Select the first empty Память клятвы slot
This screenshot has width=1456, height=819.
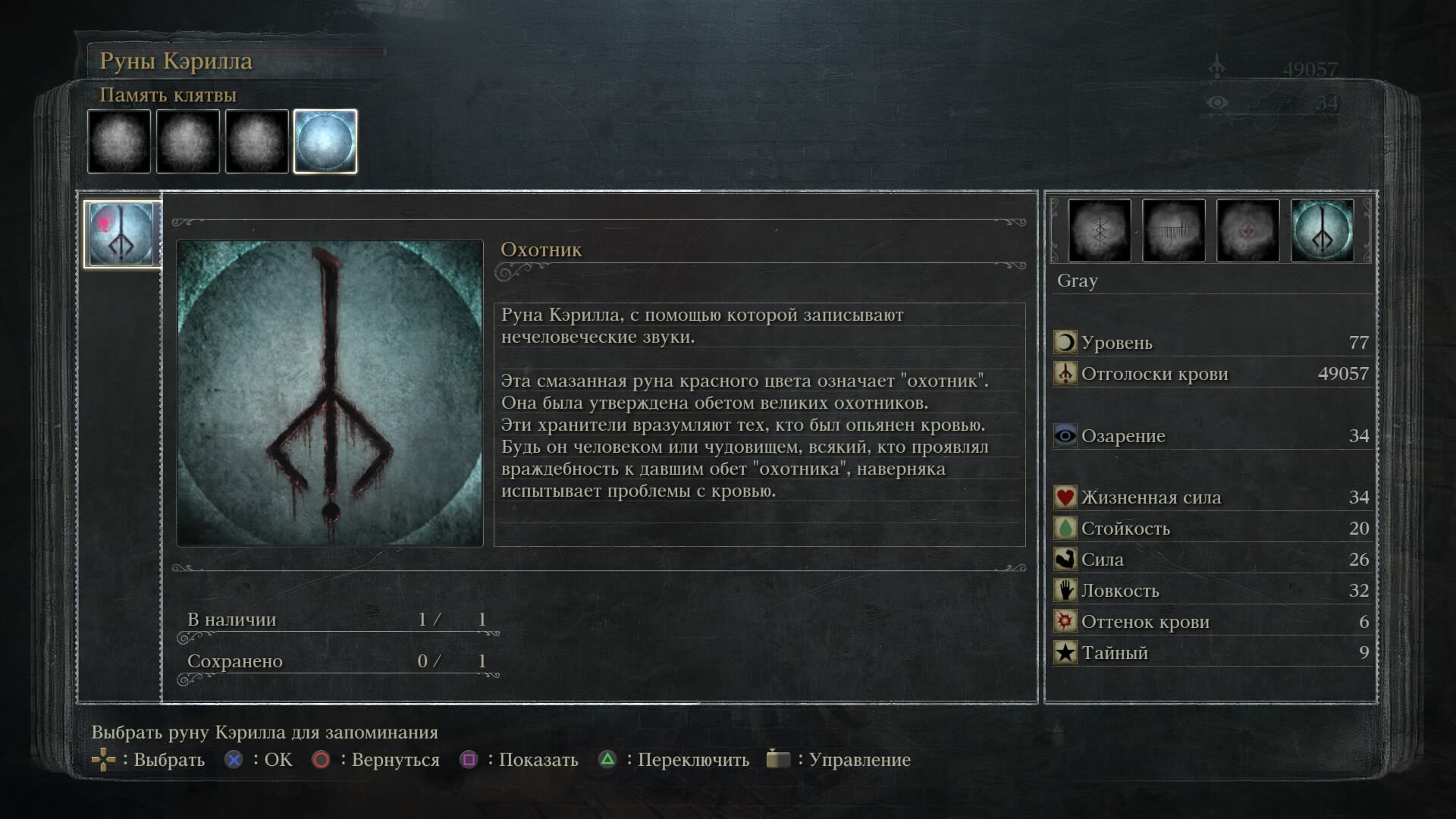(119, 142)
